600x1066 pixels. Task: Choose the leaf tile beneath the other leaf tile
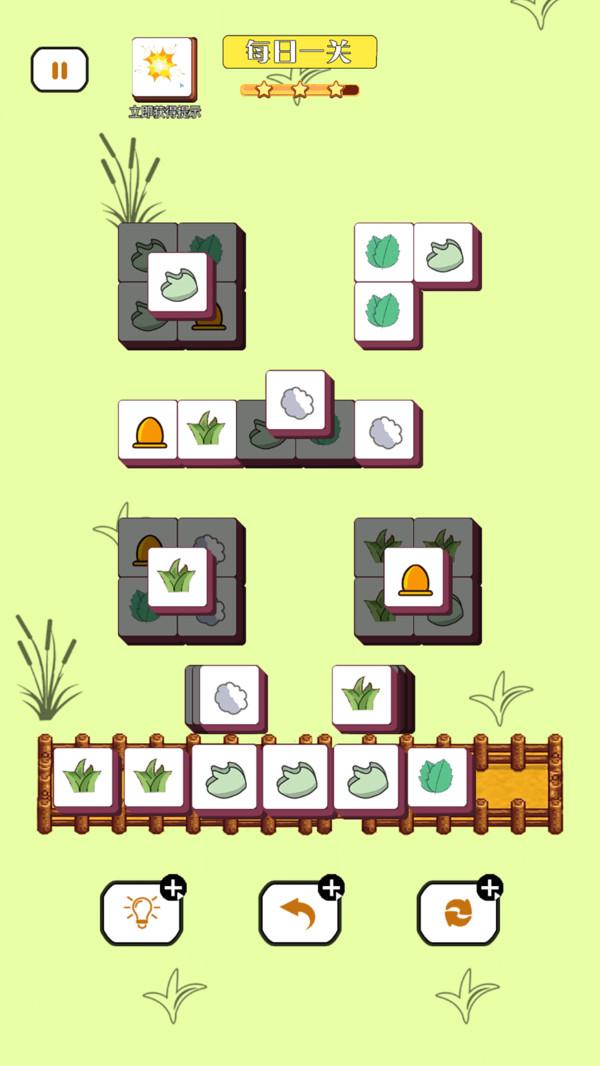pos(383,311)
